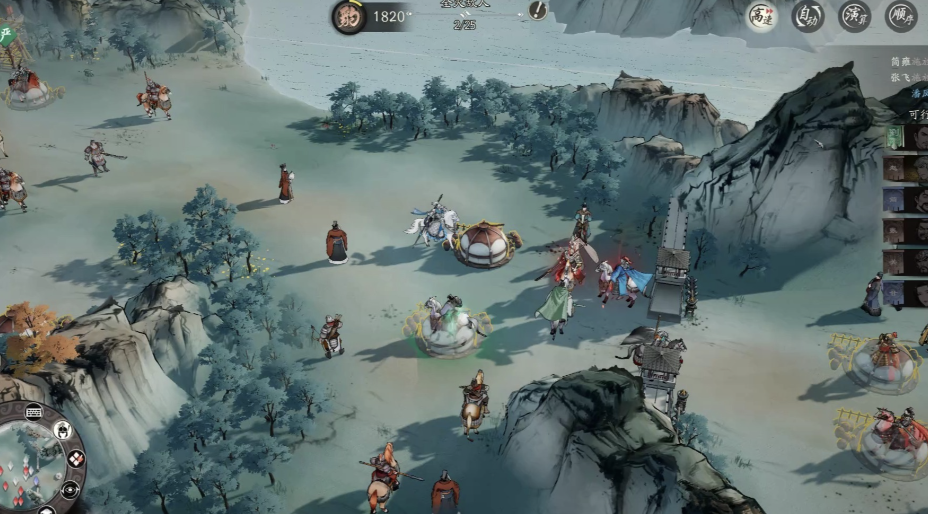Show the 顺序 turn order
Image resolution: width=928 pixels, height=514 pixels.
900,16
